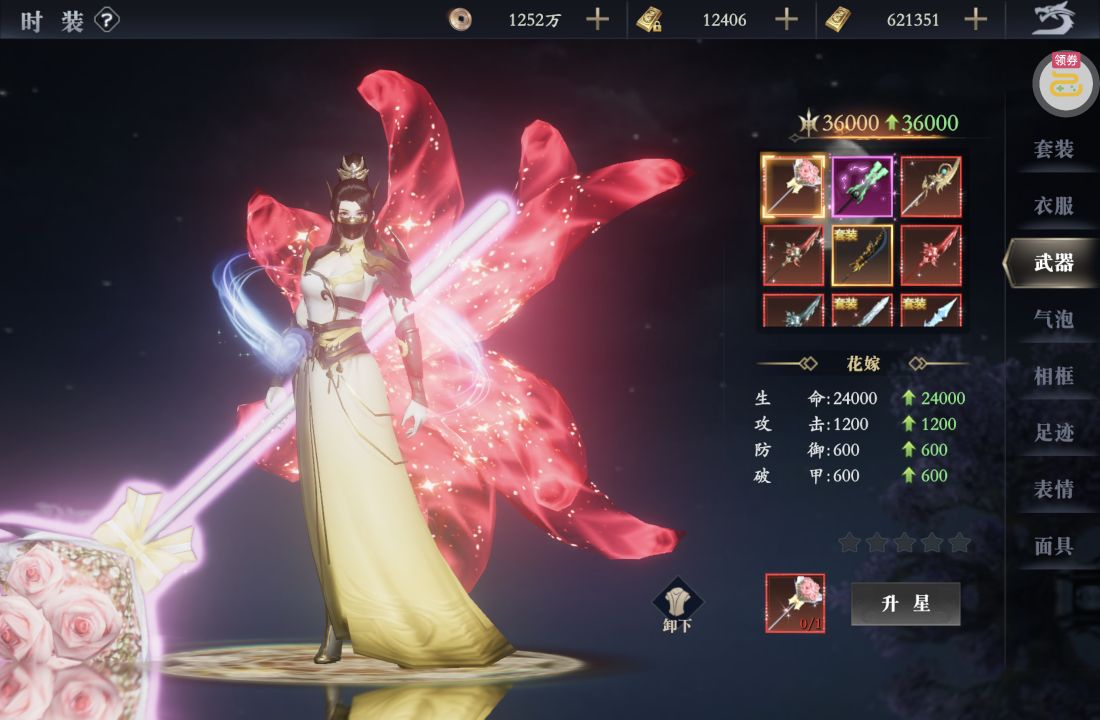Open the 领券 coupon gamepad icon
Screen dimensions: 1100x720
pyautogui.click(x=1066, y=84)
